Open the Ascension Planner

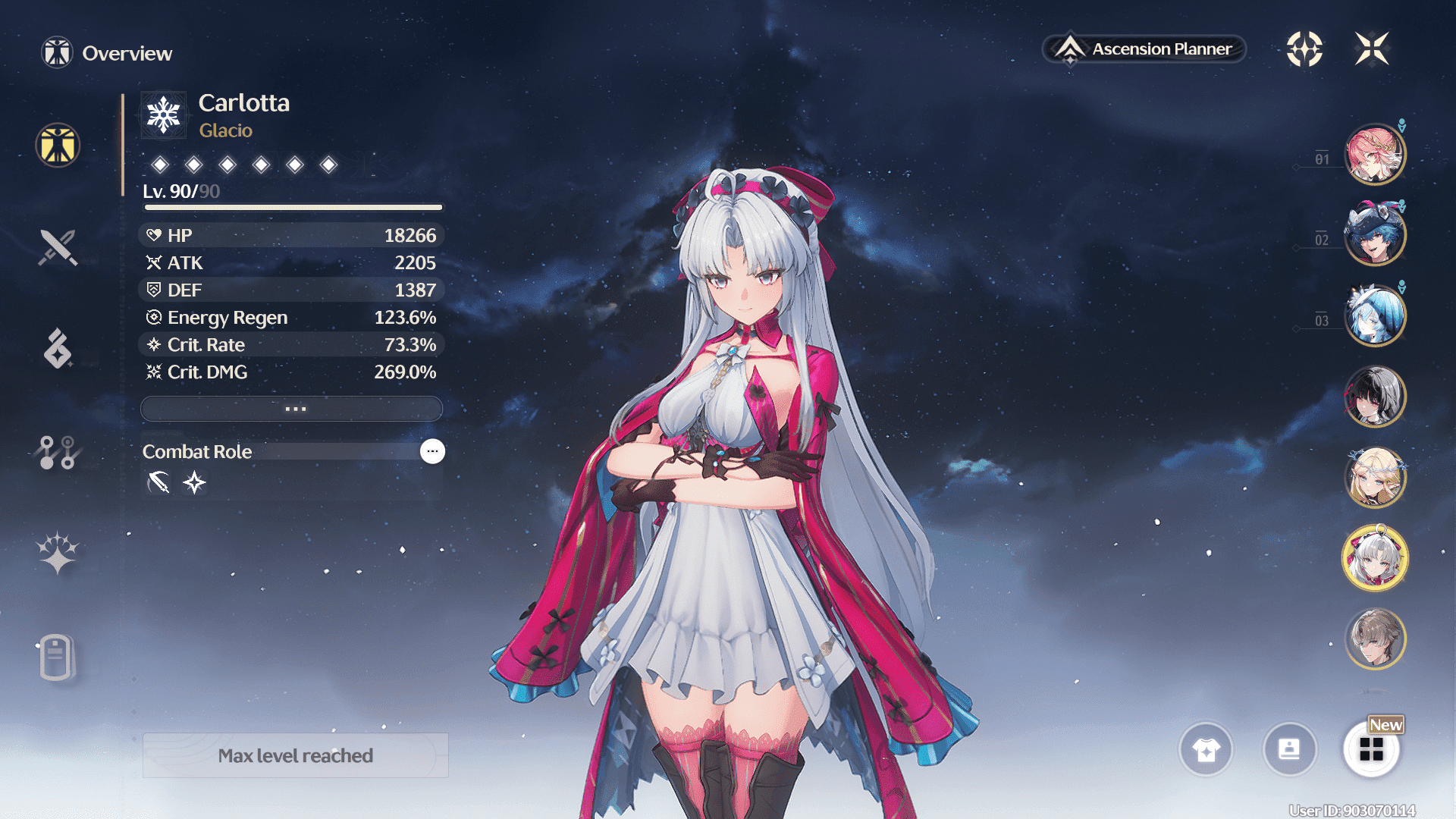(x=1145, y=49)
